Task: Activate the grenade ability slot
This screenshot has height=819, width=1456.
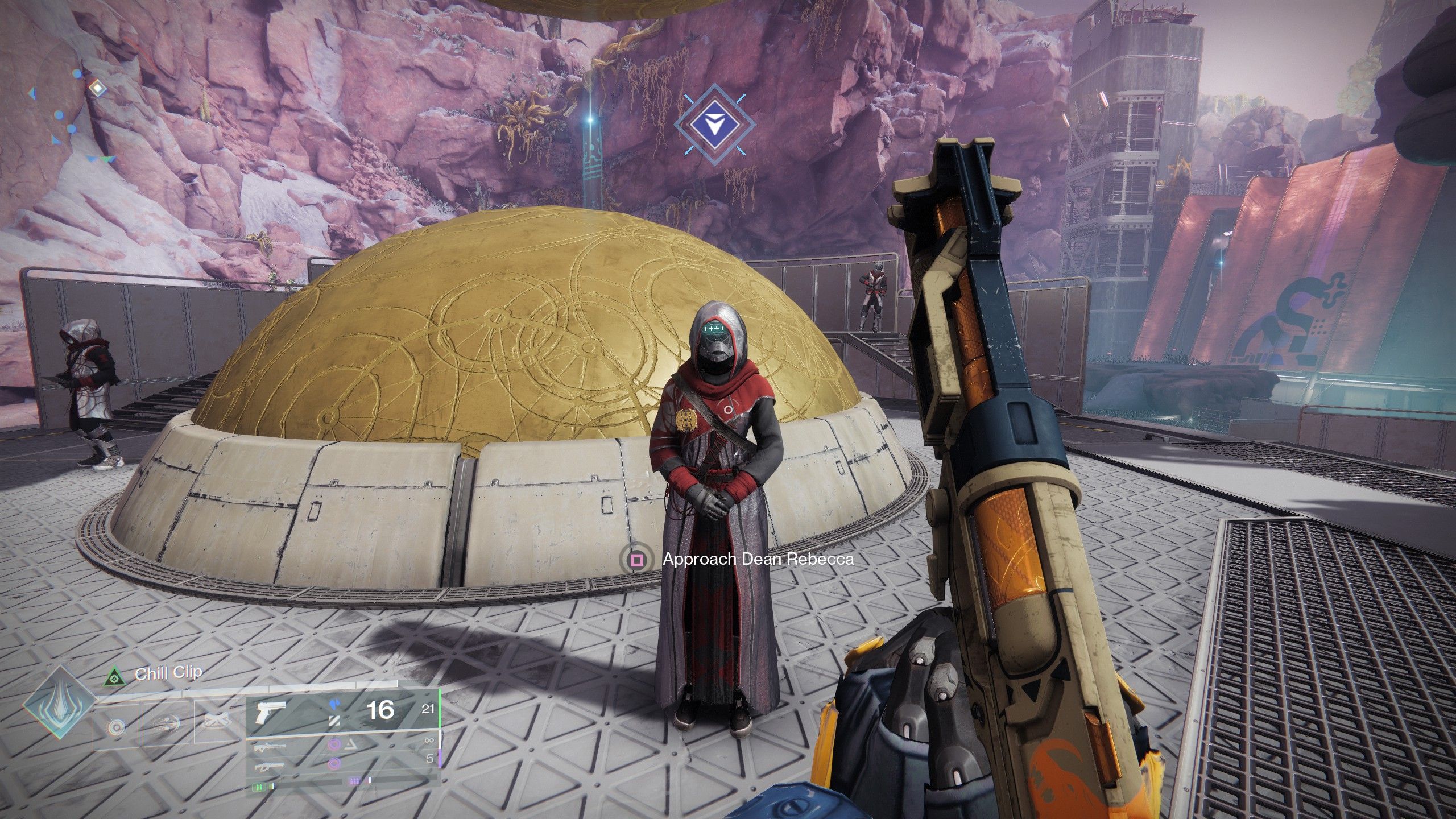Action: 117,726
